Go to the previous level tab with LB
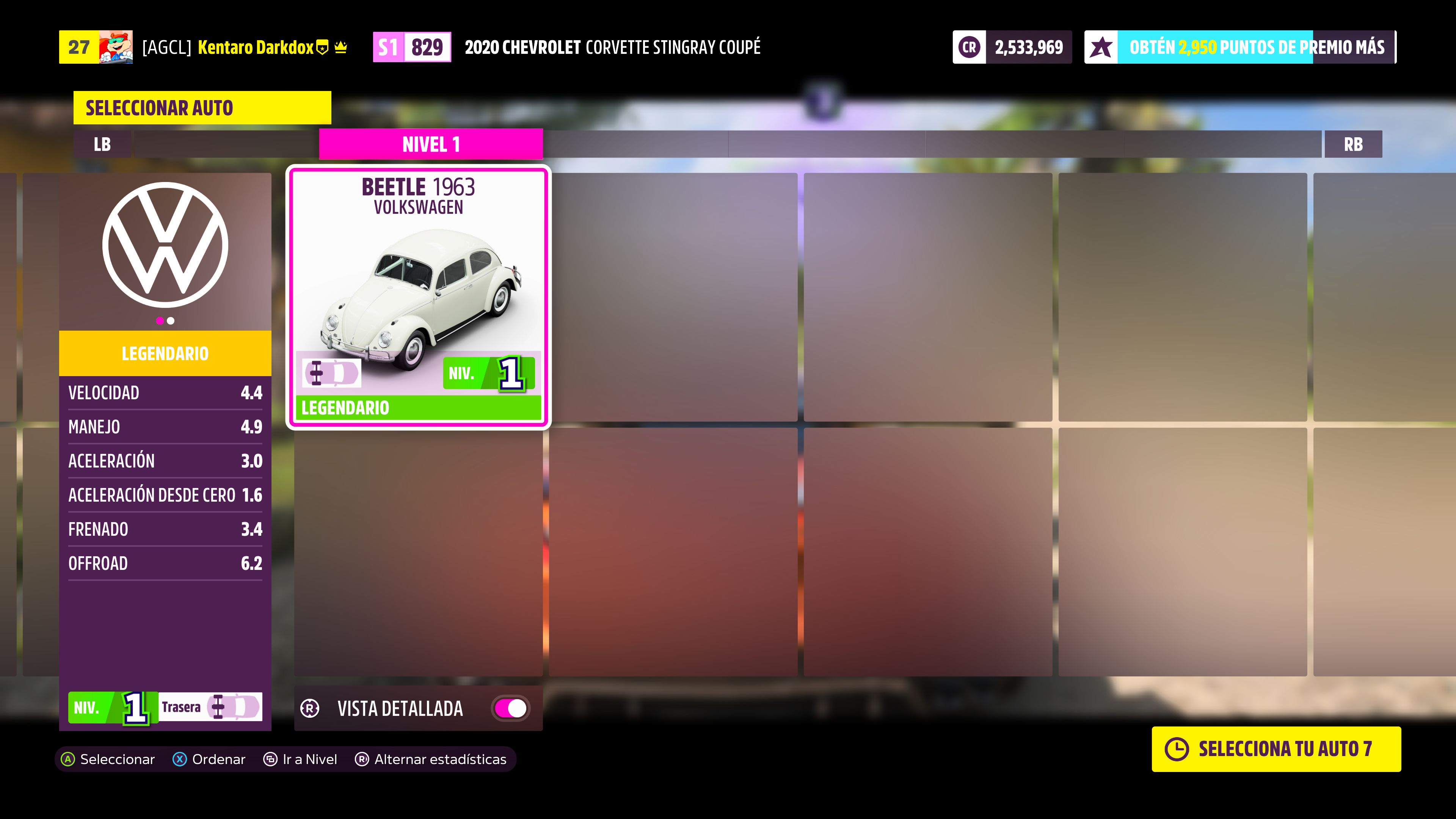Screen dimensions: 1456x819 102,144
